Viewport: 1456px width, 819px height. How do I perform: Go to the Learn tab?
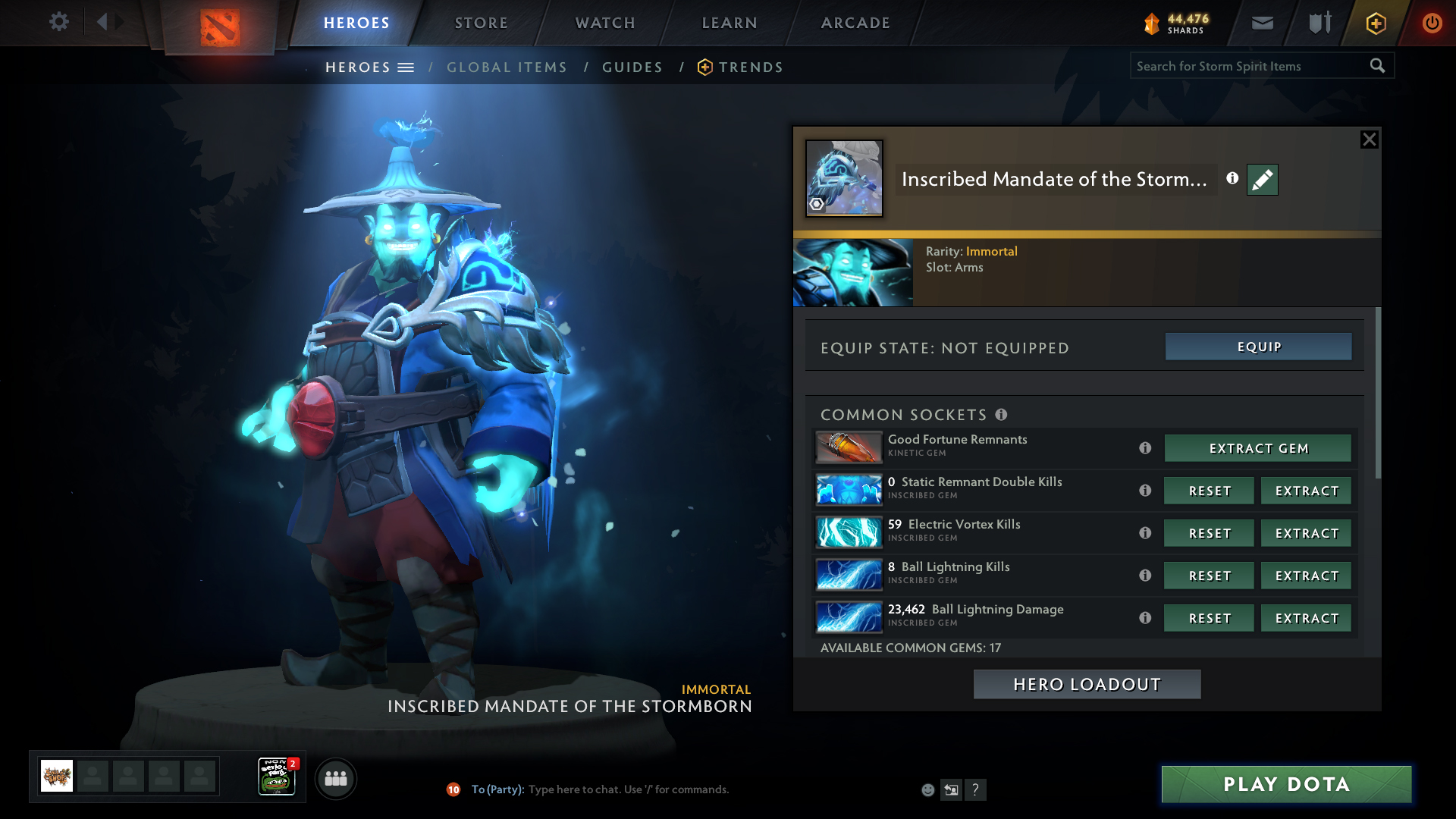point(730,23)
